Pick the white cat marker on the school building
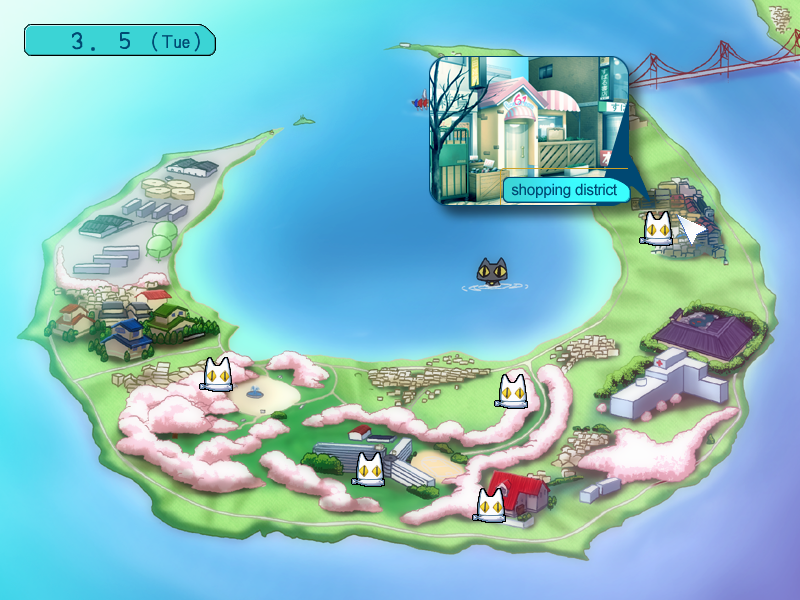 (370, 468)
